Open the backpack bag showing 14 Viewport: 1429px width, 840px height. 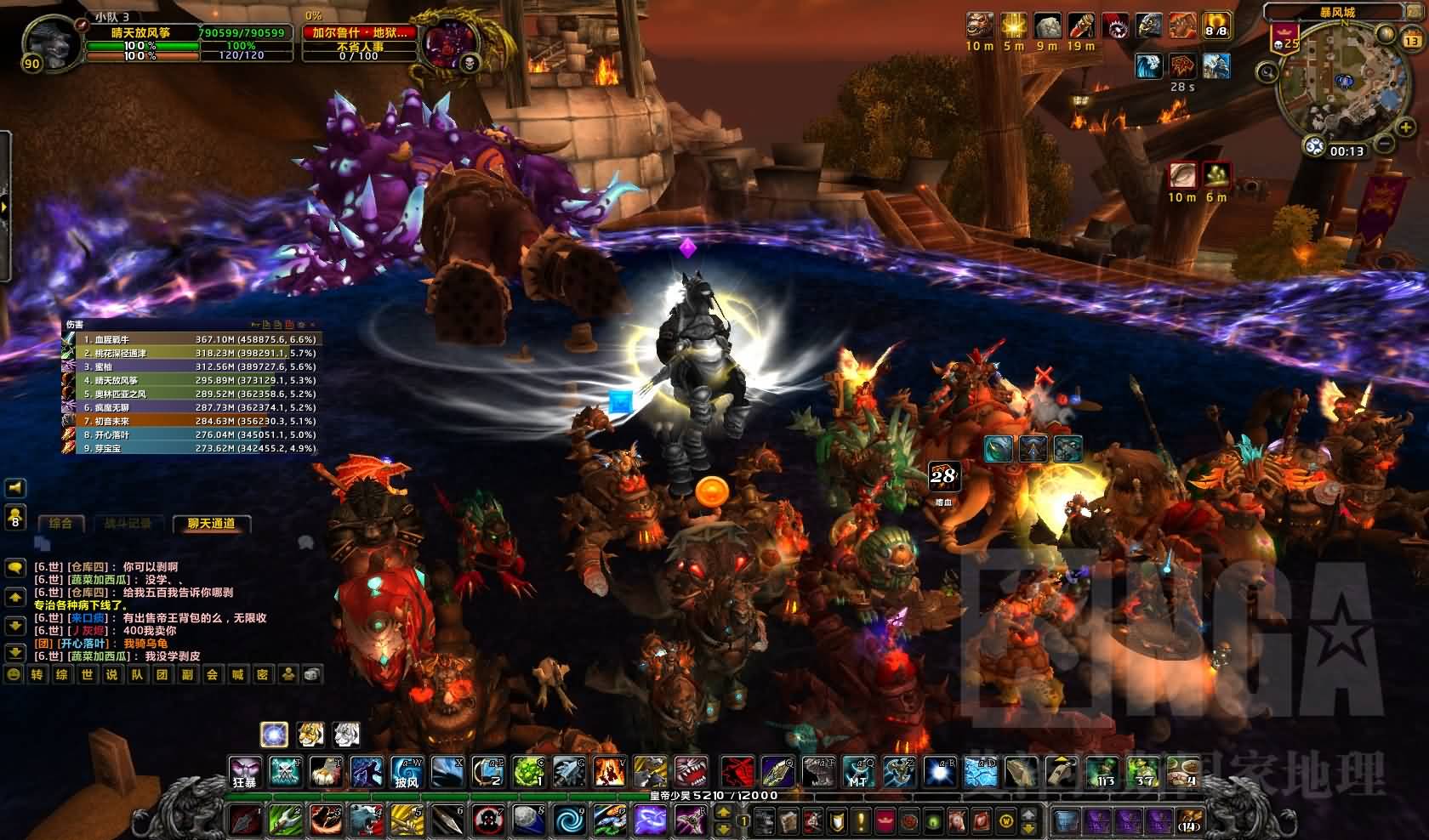[1190, 820]
